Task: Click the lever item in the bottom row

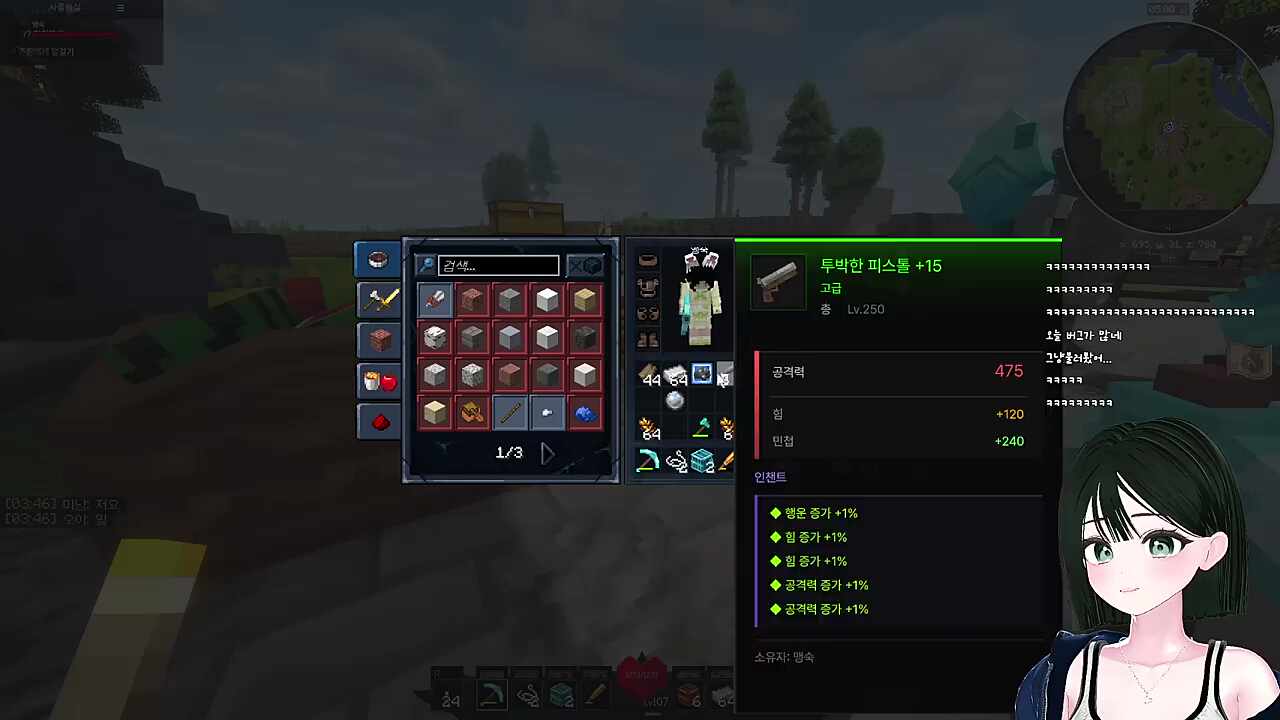Action: pyautogui.click(x=546, y=412)
